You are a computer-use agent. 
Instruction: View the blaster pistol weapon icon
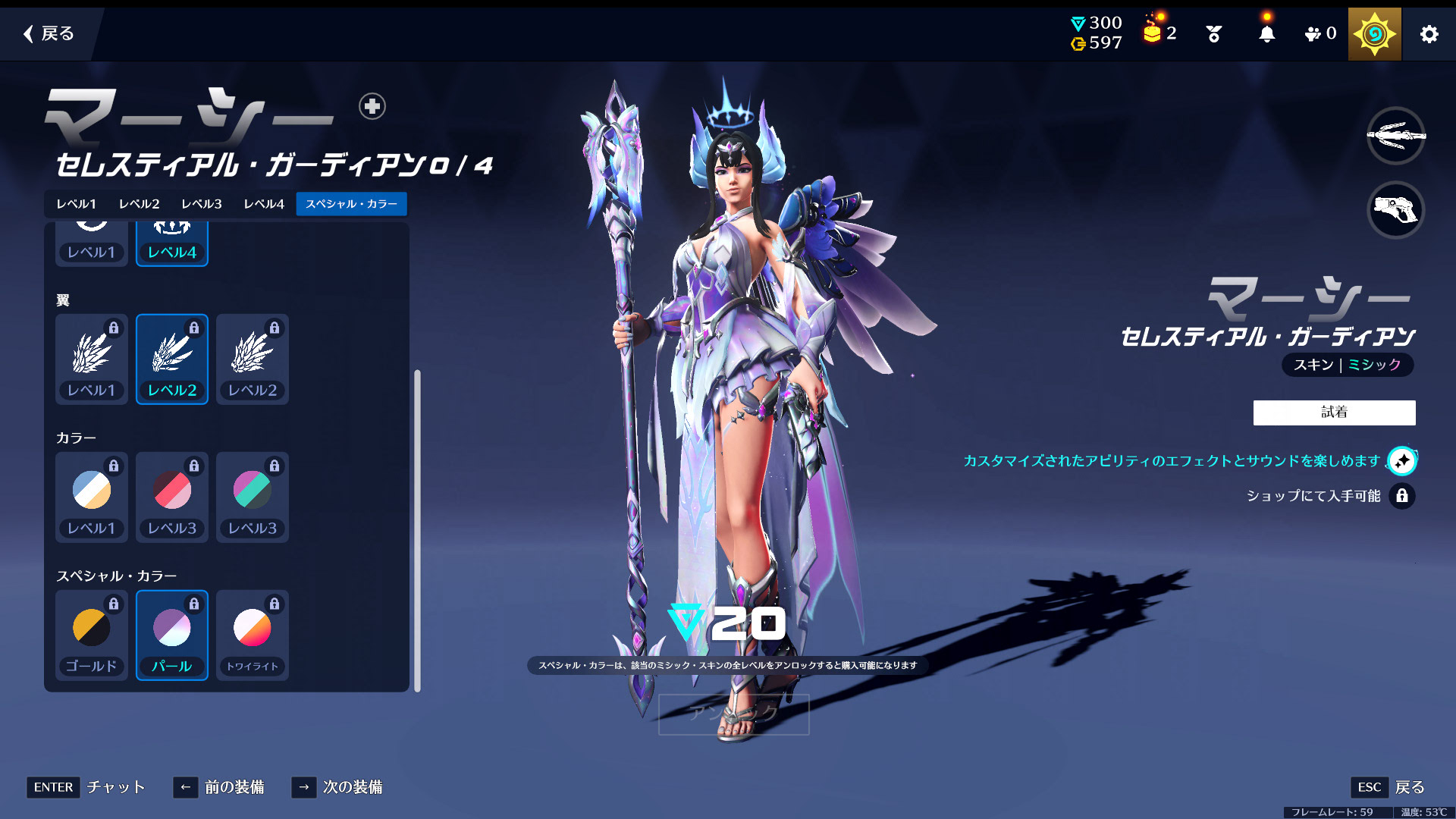[x=1395, y=209]
